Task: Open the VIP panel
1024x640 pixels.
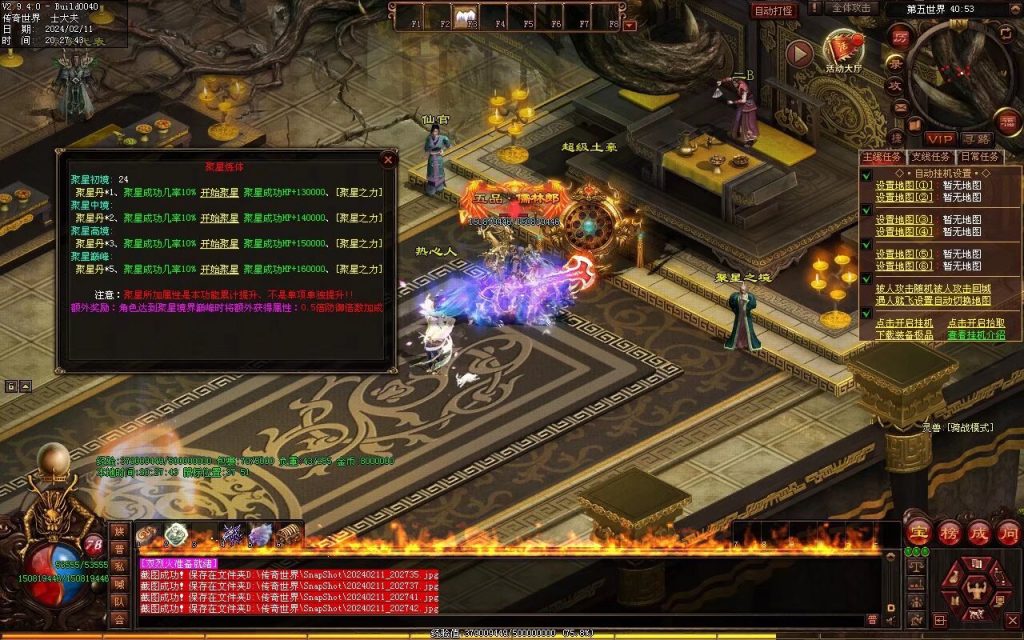Action: pos(939,138)
